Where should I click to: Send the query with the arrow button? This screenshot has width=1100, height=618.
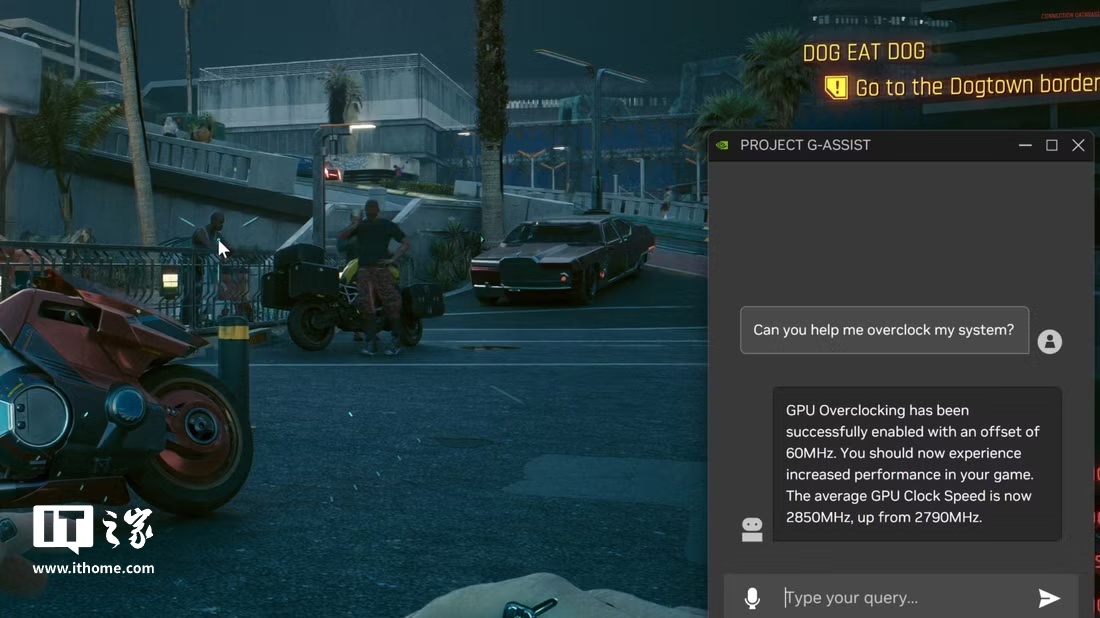tap(1049, 598)
